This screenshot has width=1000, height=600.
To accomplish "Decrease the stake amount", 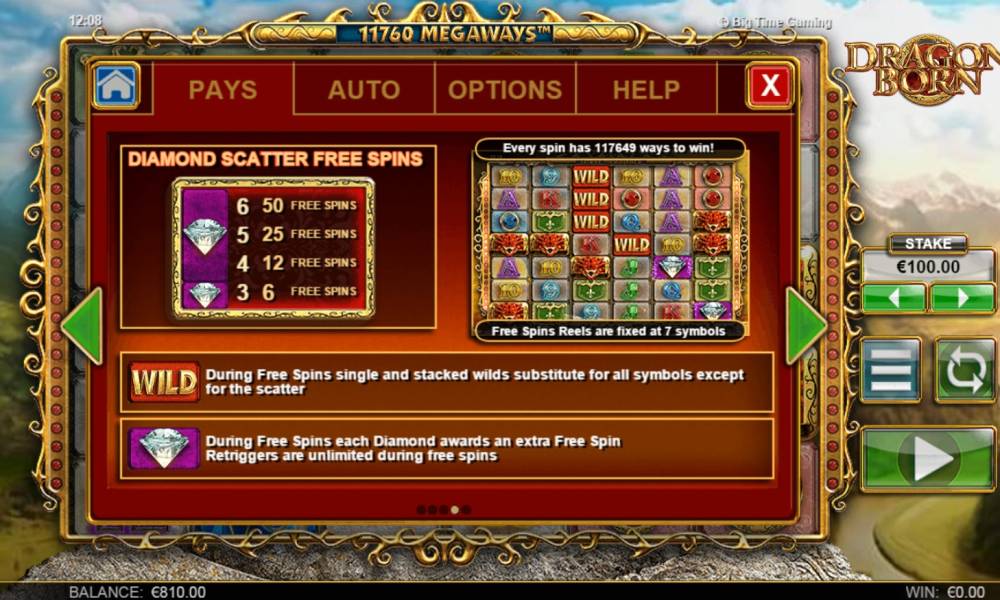I will 893,298.
